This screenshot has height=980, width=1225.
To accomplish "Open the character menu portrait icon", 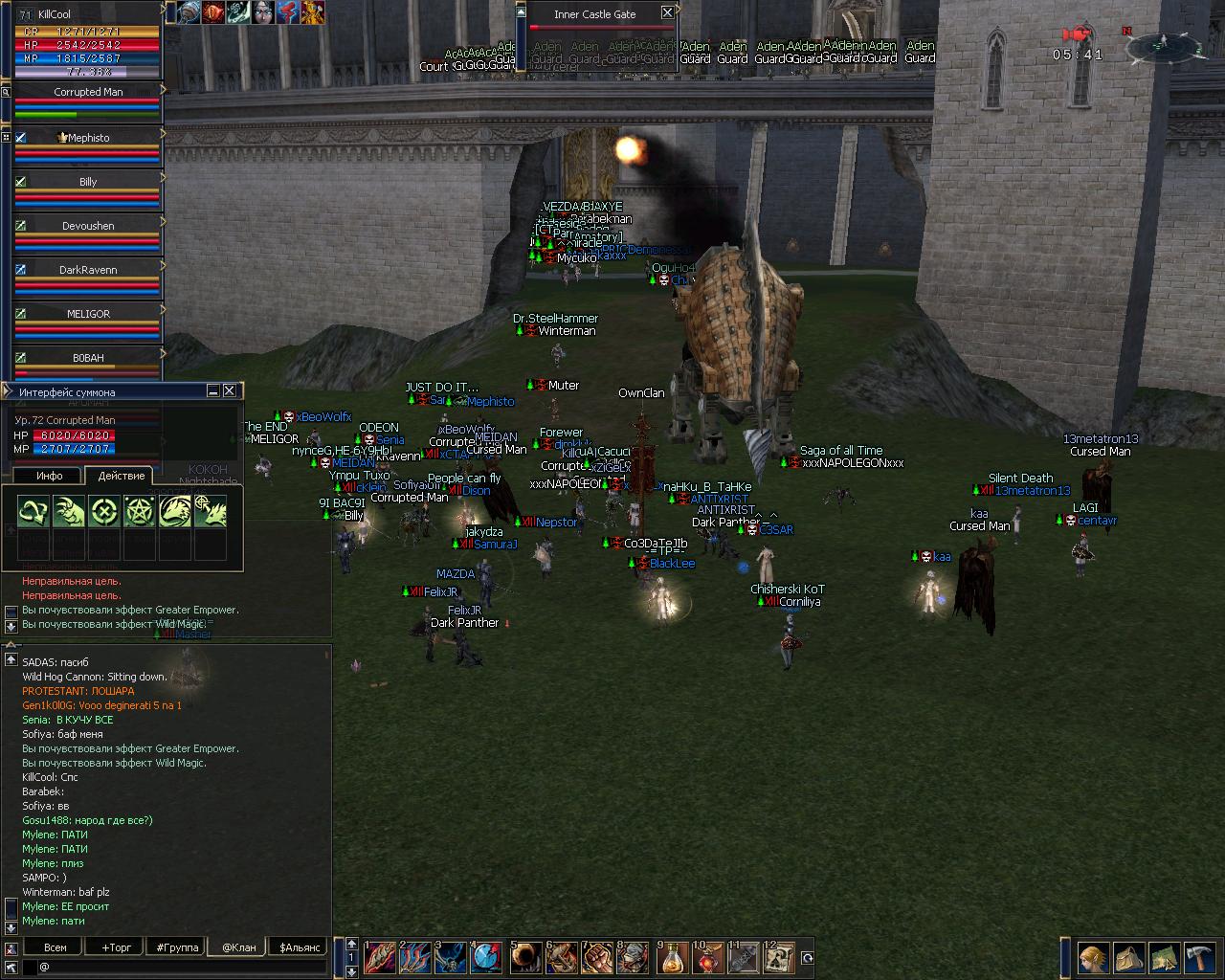I will (x=1093, y=957).
